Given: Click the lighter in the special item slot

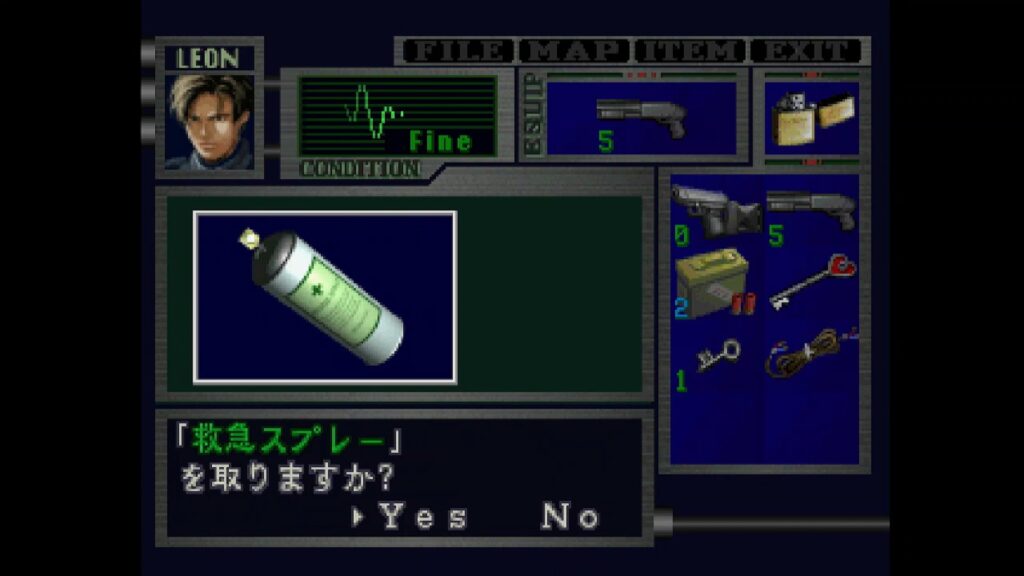Looking at the screenshot, I should pyautogui.click(x=811, y=118).
